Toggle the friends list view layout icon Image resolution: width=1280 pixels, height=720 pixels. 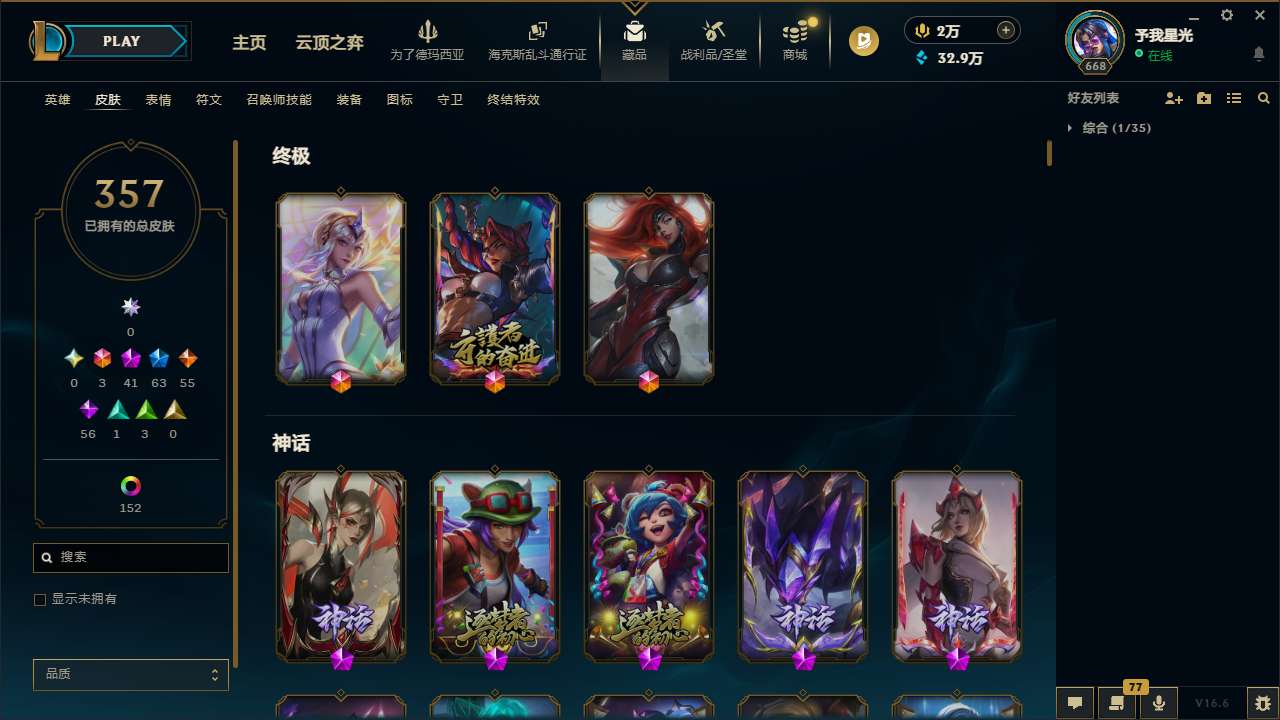(1234, 98)
